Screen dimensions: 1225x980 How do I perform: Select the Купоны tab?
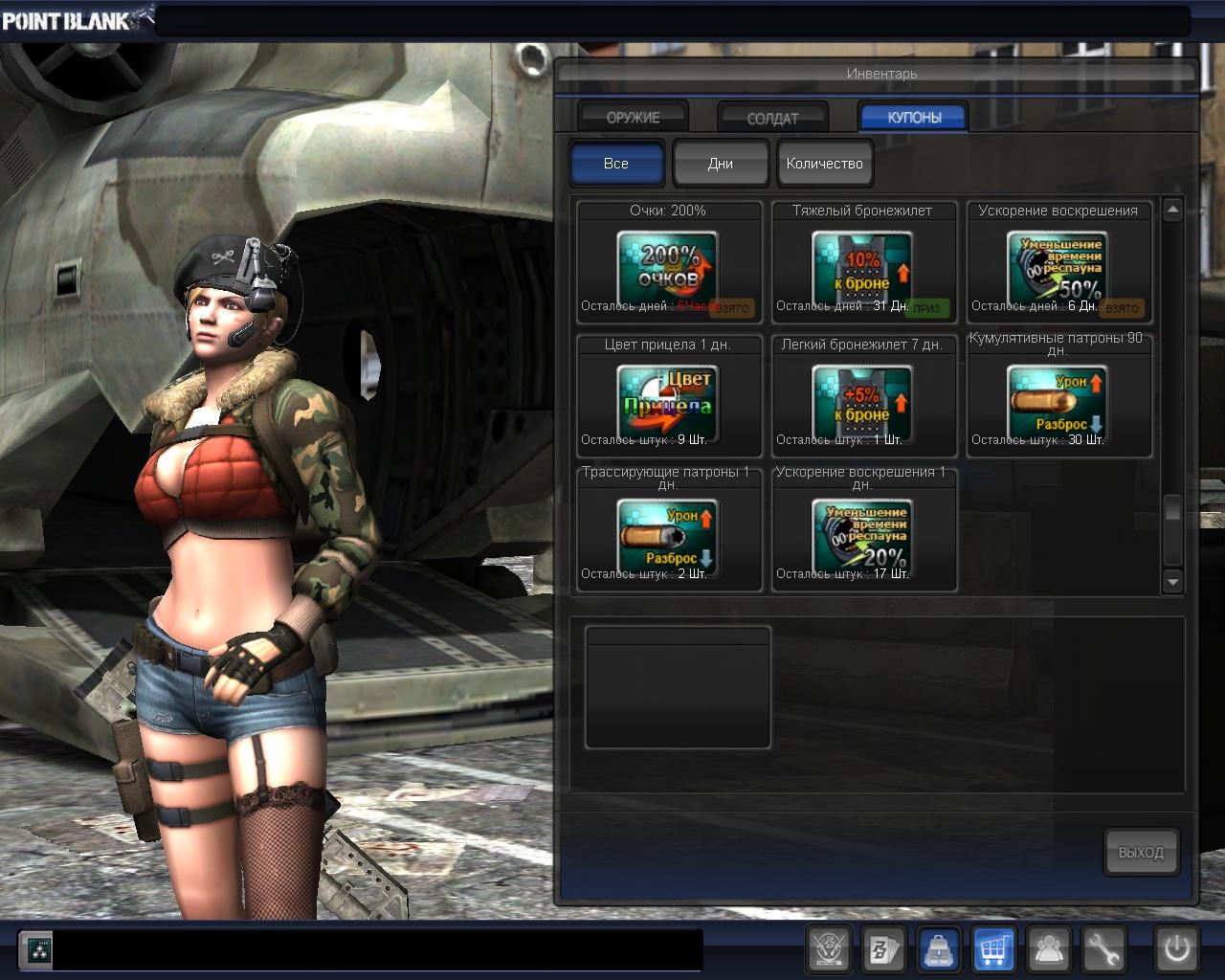[x=914, y=117]
